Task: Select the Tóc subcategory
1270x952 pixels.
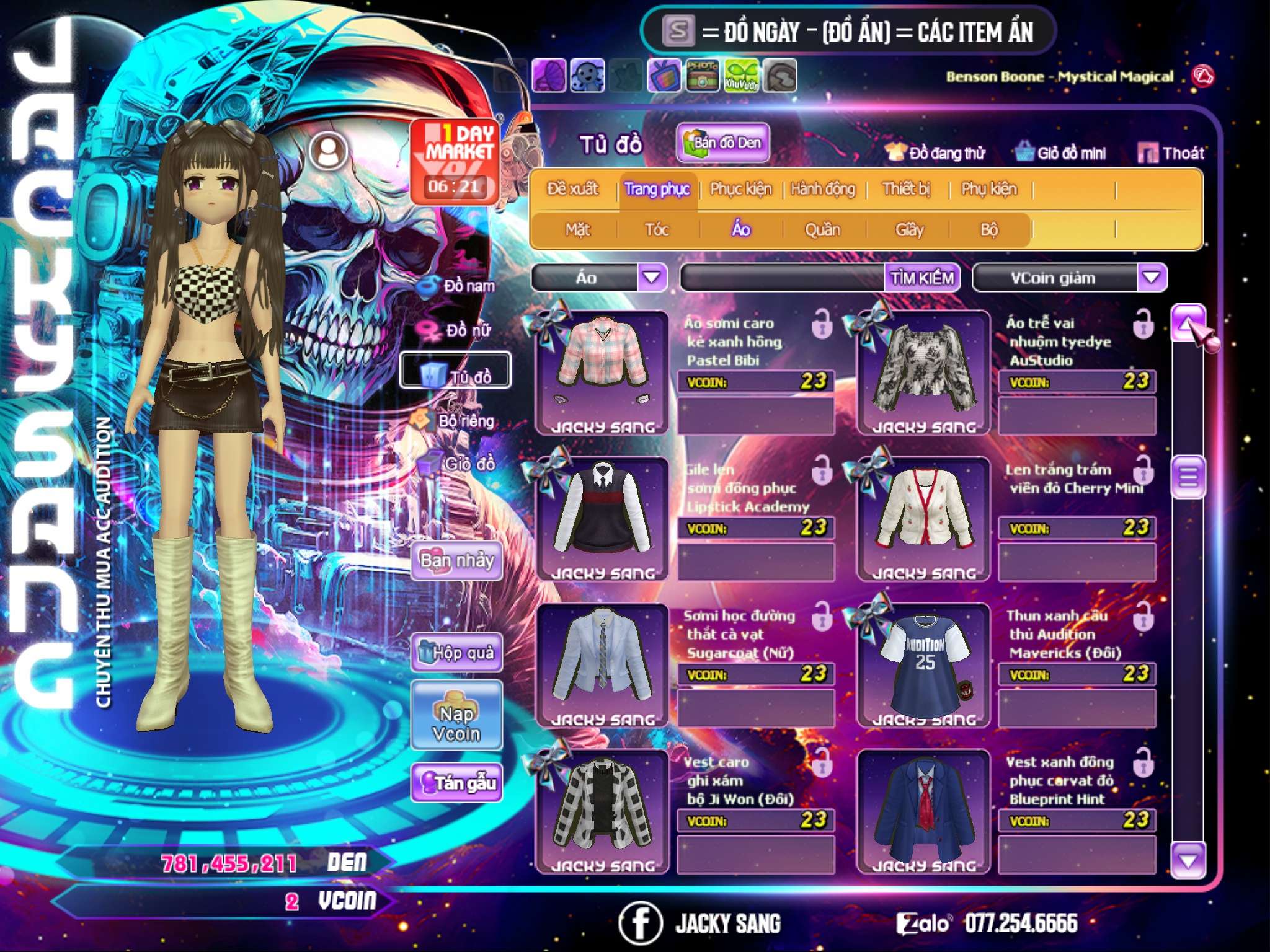Action: [657, 230]
